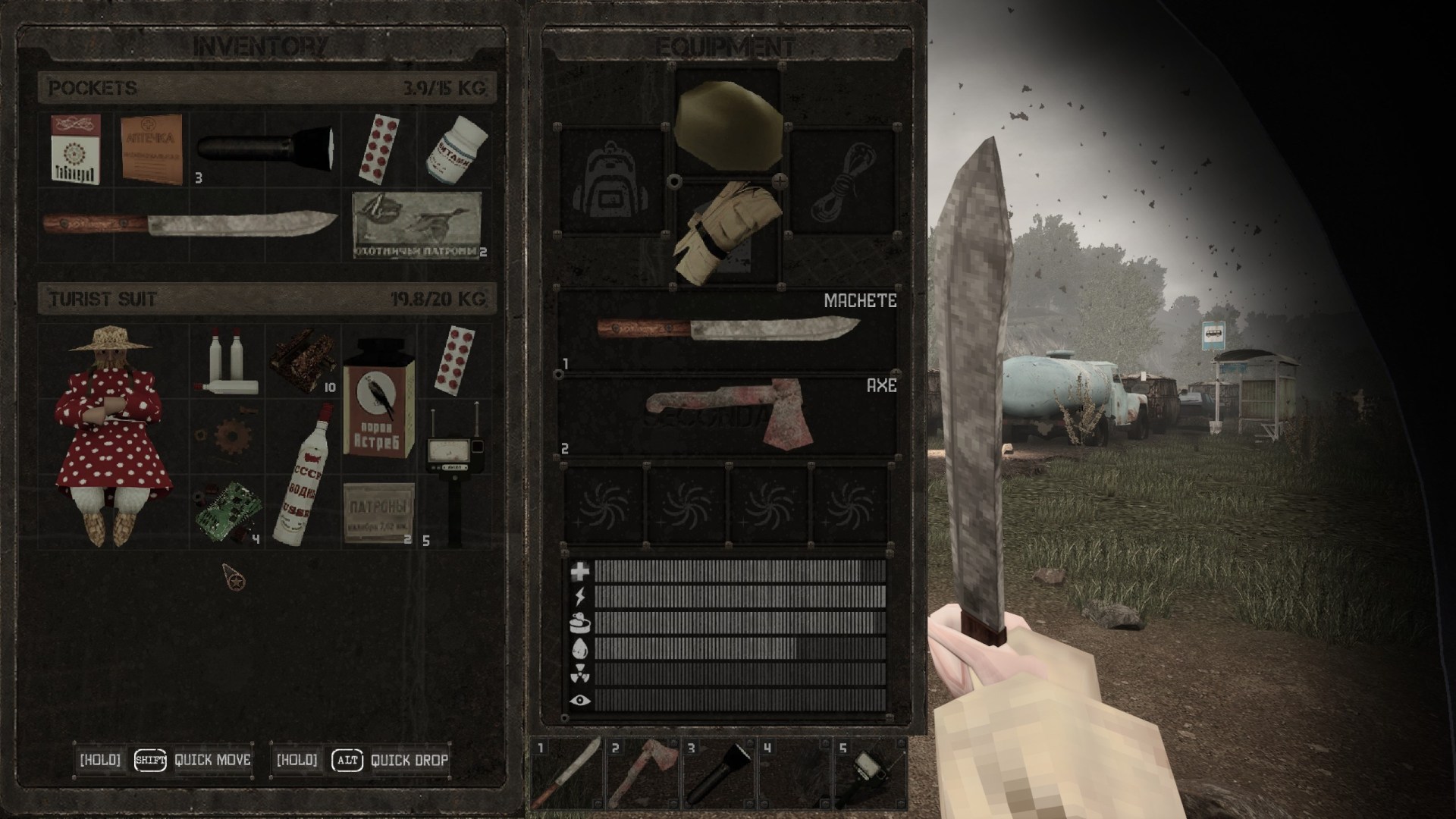
Task: Pick the firewood logs stack
Action: click(303, 361)
